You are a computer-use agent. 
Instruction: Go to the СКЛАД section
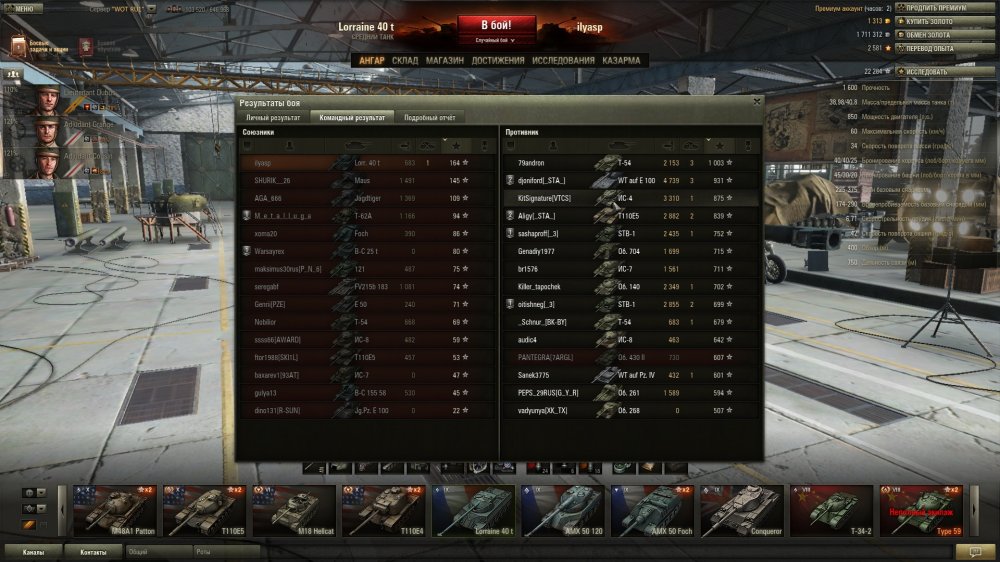tap(405, 61)
